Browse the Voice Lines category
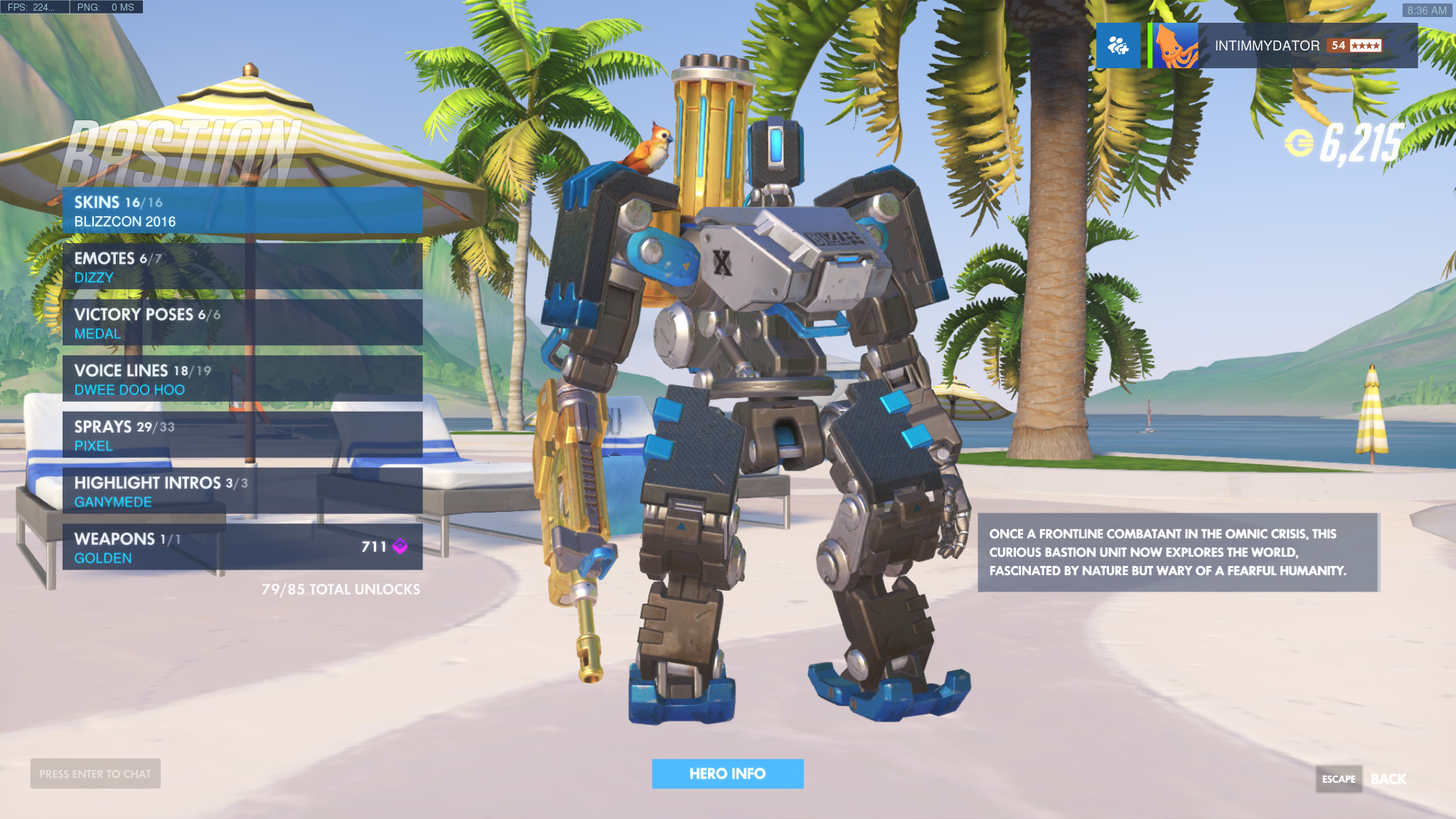This screenshot has width=1456, height=819. (242, 380)
